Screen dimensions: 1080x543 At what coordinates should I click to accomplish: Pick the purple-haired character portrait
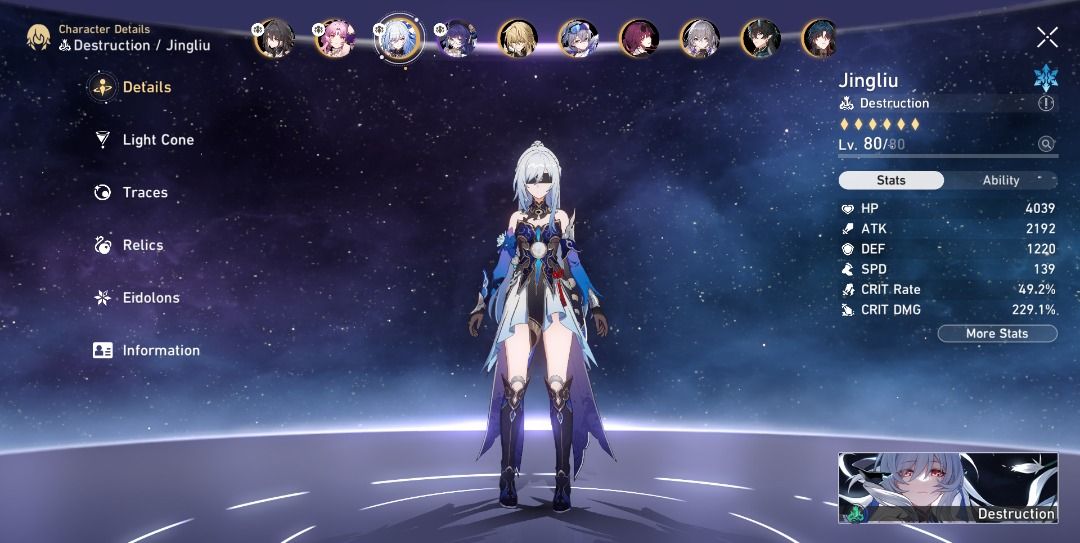click(x=458, y=39)
